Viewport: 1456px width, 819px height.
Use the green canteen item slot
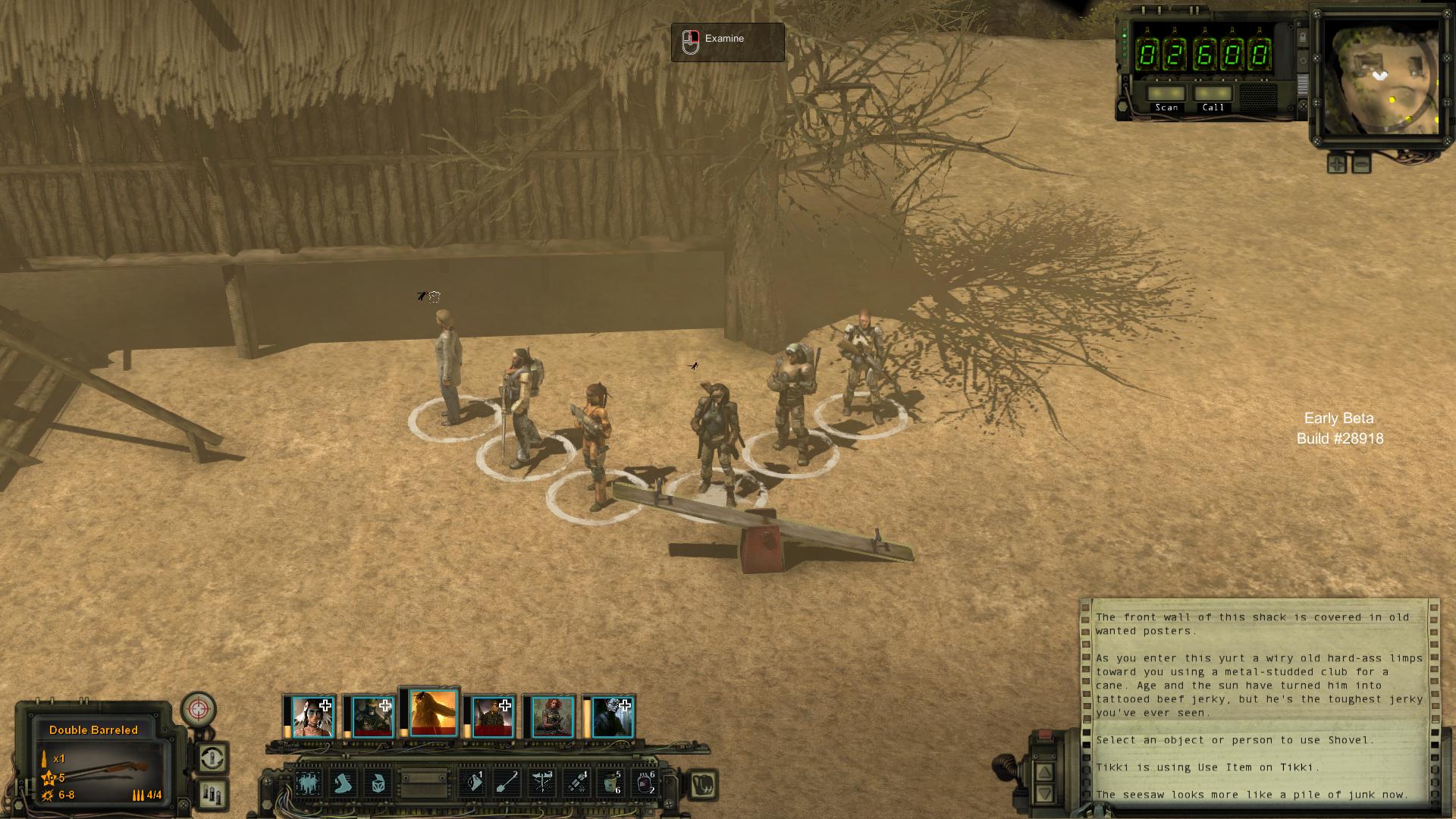click(x=610, y=783)
